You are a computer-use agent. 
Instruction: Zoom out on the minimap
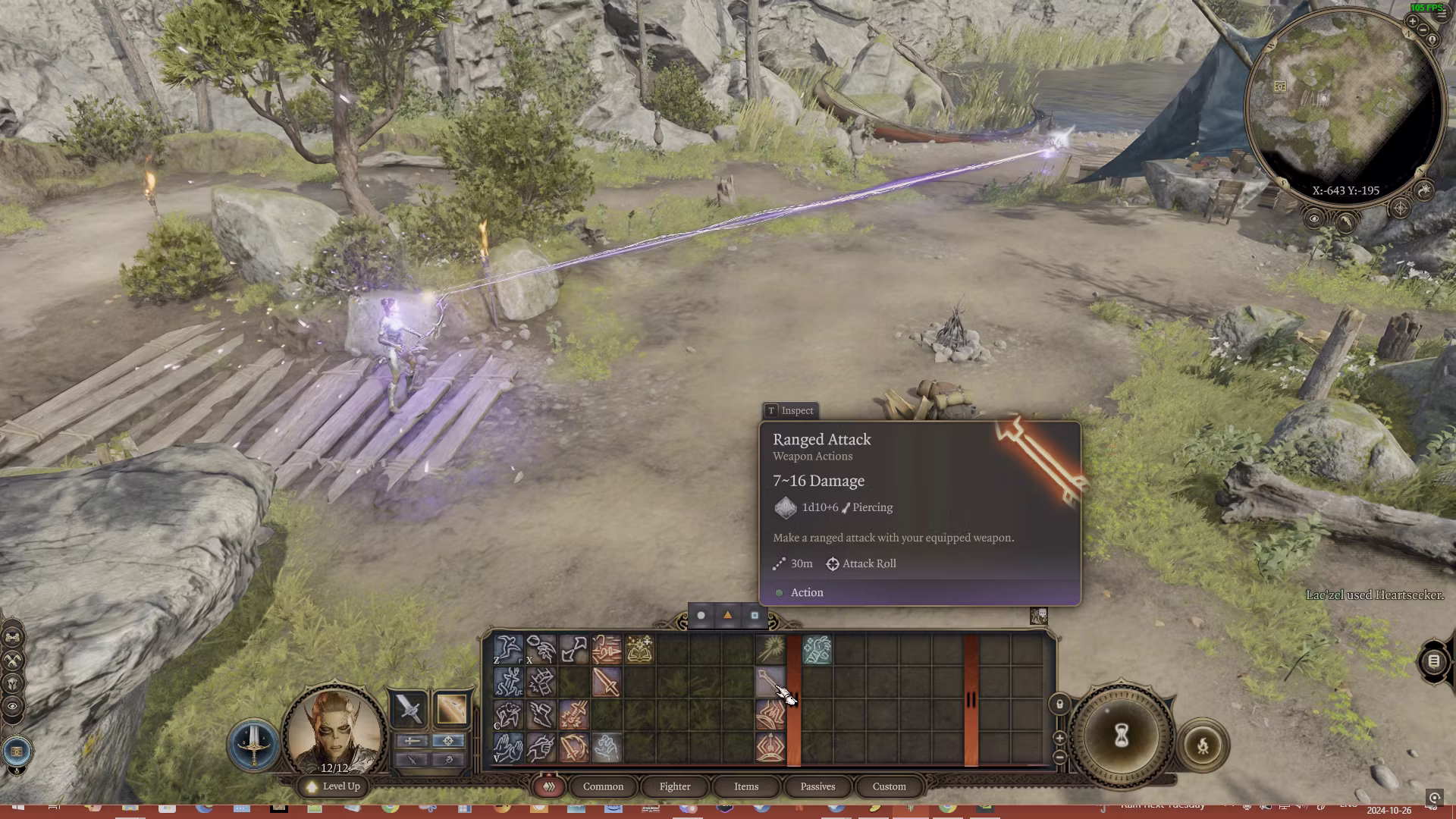click(1423, 31)
